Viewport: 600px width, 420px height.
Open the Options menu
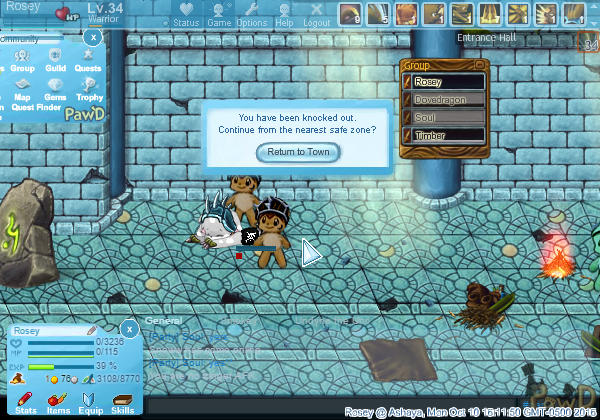point(251,14)
